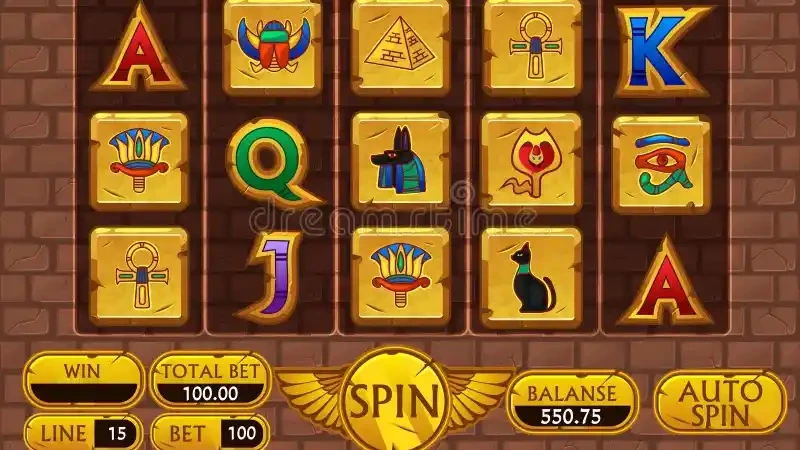
Task: Activate the AUTO SPIN button
Action: pyautogui.click(x=719, y=400)
